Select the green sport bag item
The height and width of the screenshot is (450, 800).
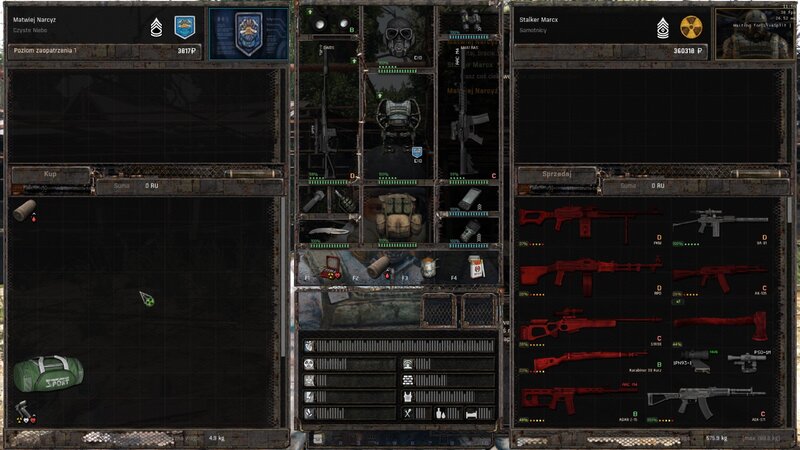(x=48, y=370)
